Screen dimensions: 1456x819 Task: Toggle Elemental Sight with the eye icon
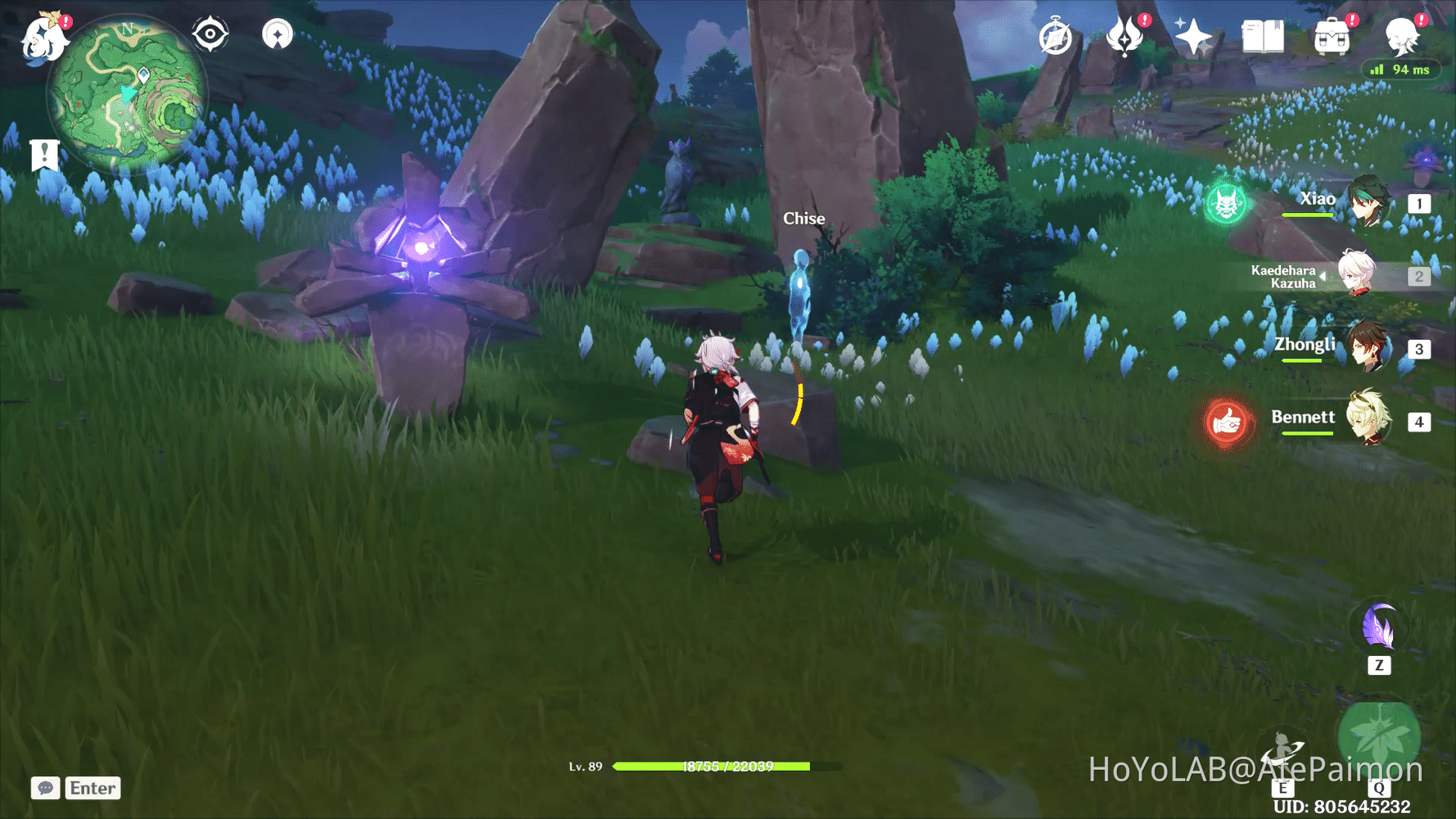point(210,33)
